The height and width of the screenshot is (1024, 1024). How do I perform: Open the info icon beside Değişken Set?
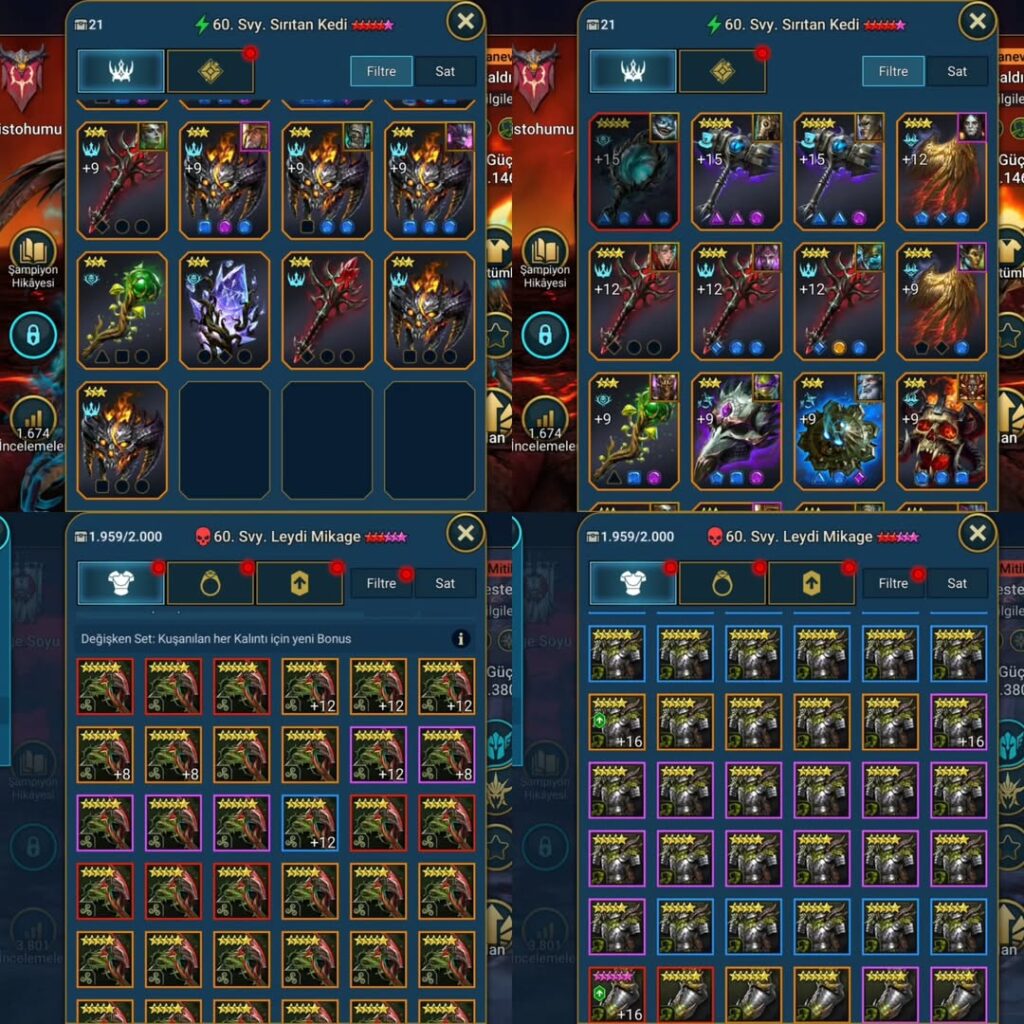click(x=461, y=638)
